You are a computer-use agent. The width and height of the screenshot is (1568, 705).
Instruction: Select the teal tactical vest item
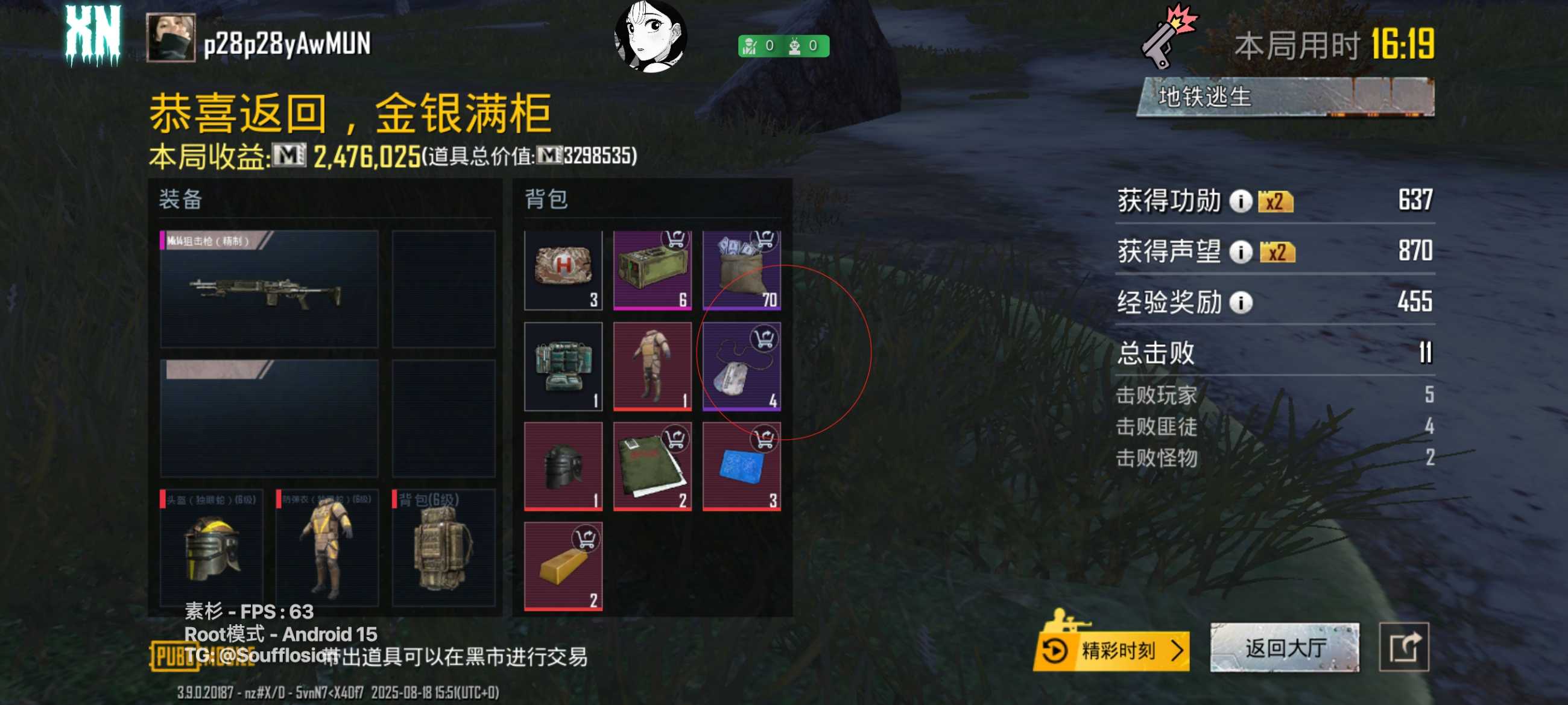pyautogui.click(x=563, y=367)
